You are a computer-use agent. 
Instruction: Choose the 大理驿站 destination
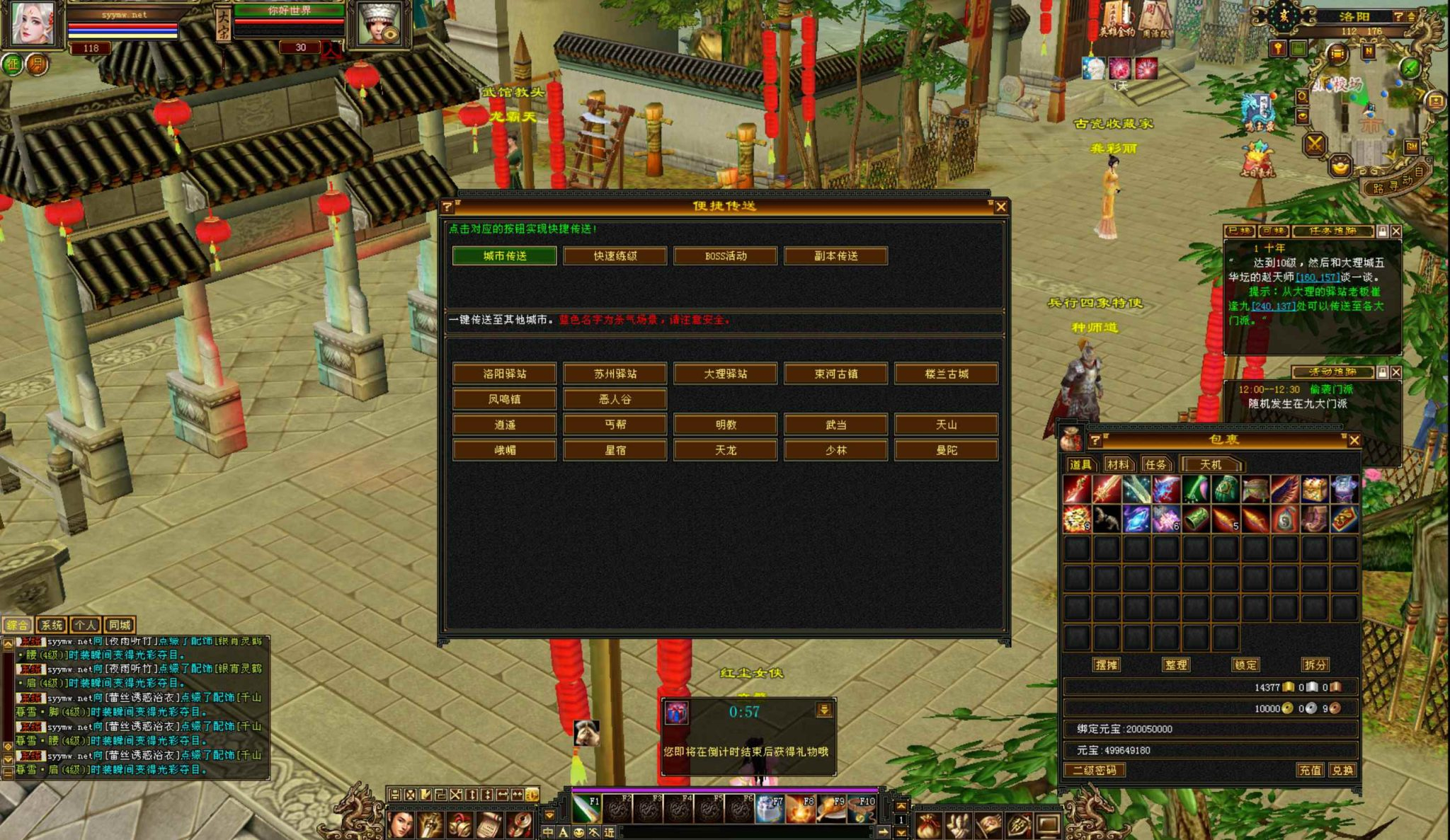coord(725,374)
